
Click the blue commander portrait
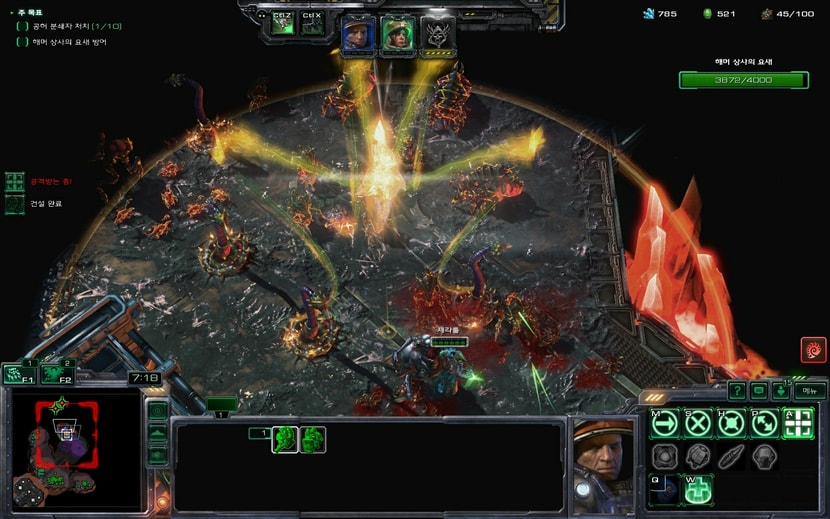pyautogui.click(x=358, y=34)
